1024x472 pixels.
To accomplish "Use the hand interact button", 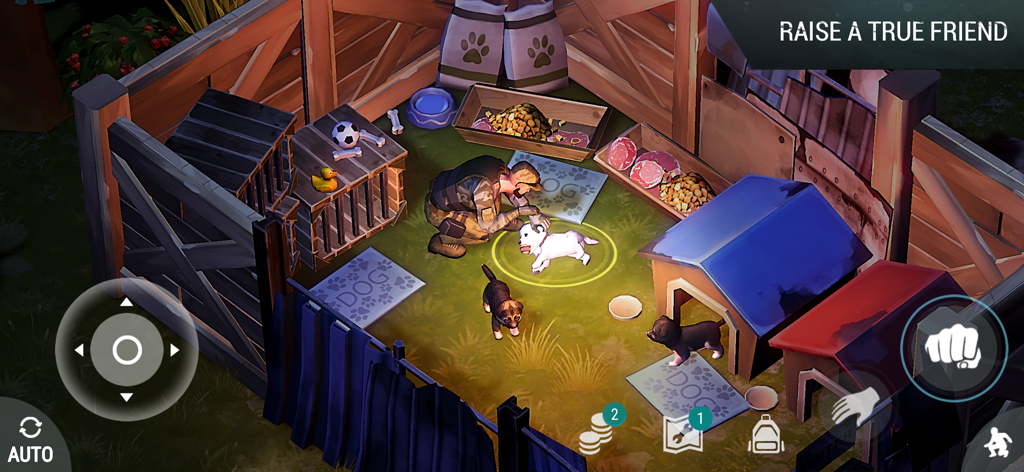I will [x=856, y=408].
